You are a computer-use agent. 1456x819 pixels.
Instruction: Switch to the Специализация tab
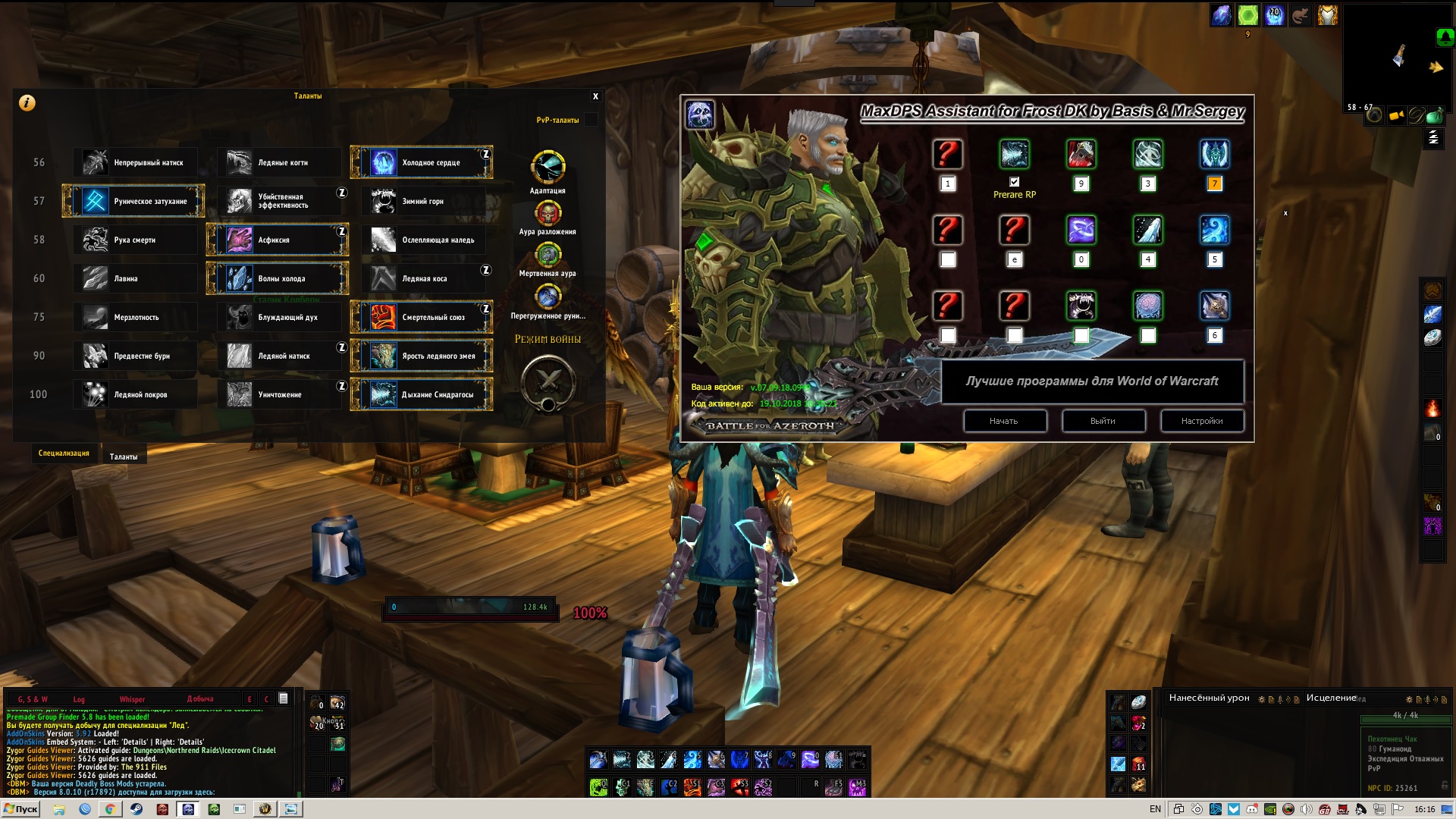[x=64, y=453]
